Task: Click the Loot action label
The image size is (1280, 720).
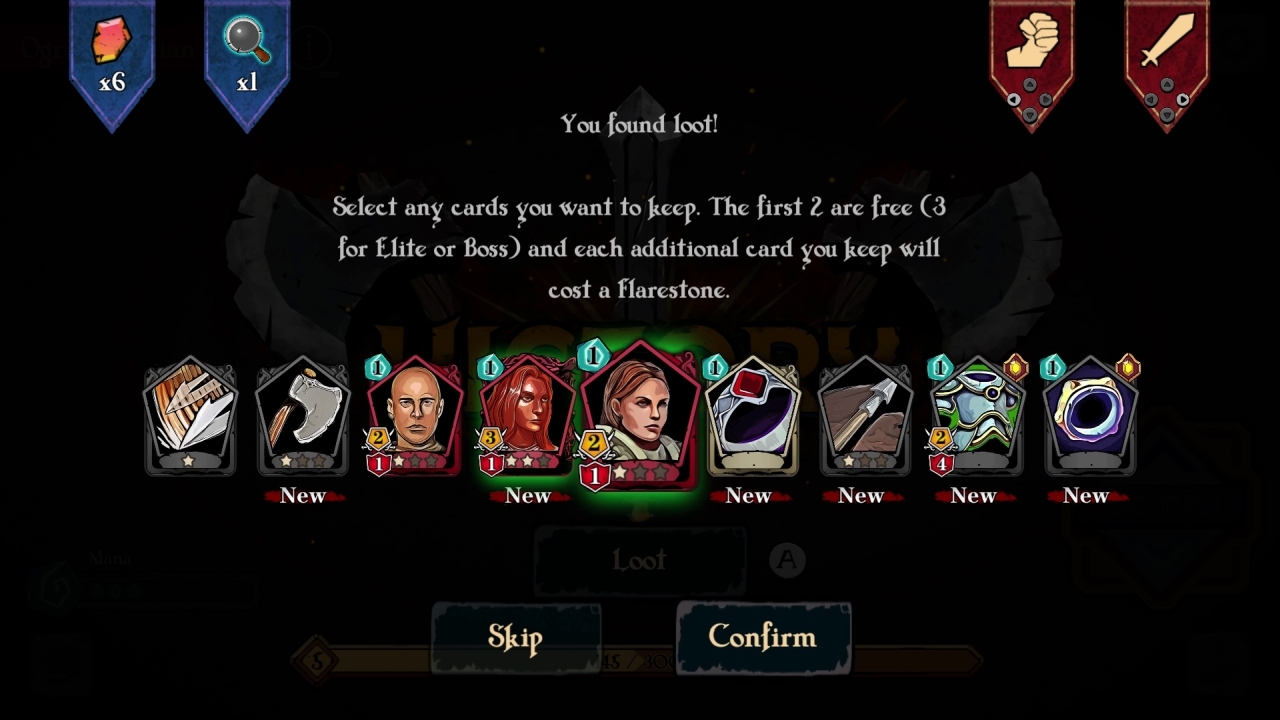Action: [639, 561]
